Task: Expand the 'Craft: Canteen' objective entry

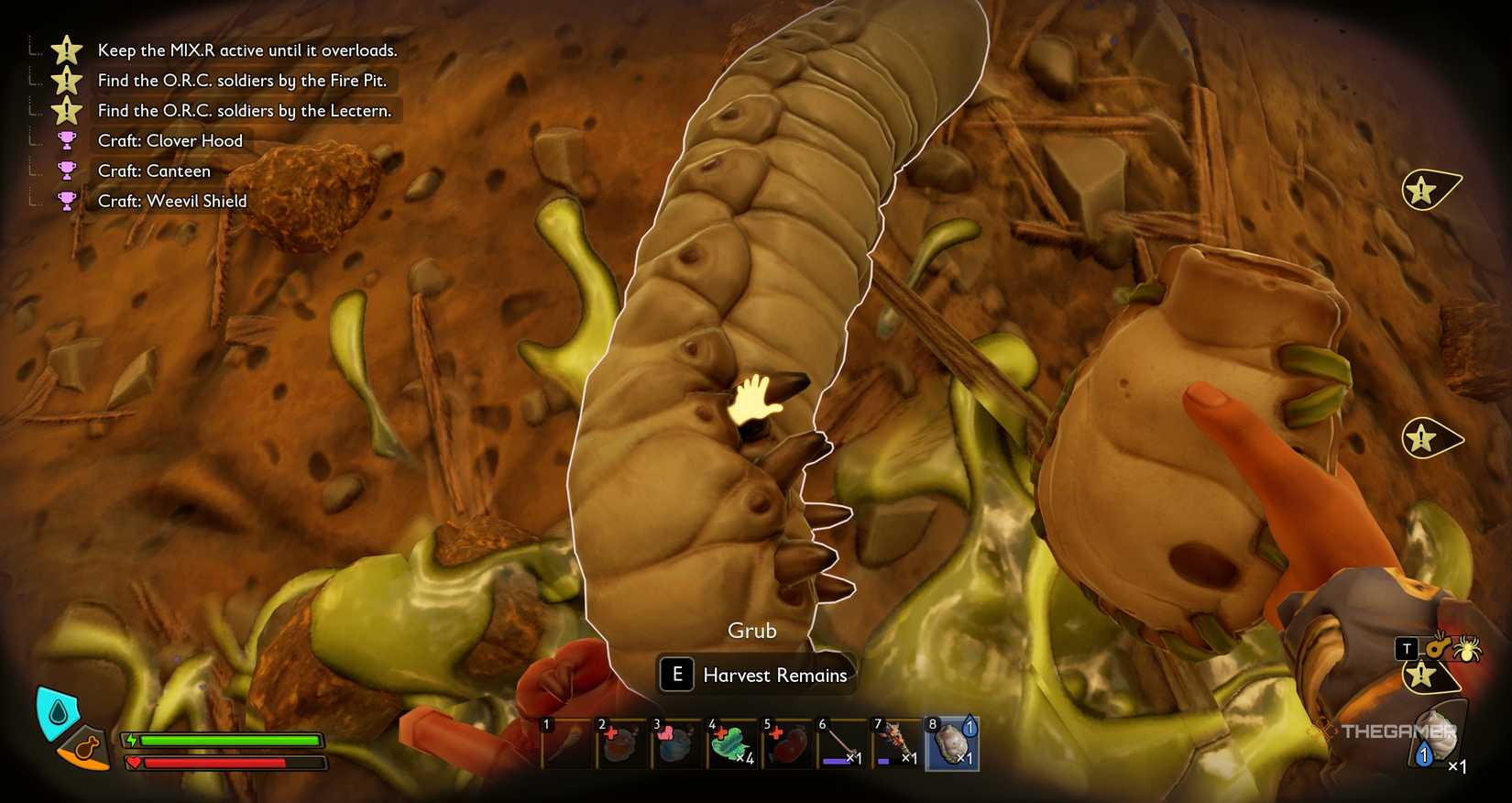Action: pyautogui.click(x=152, y=170)
